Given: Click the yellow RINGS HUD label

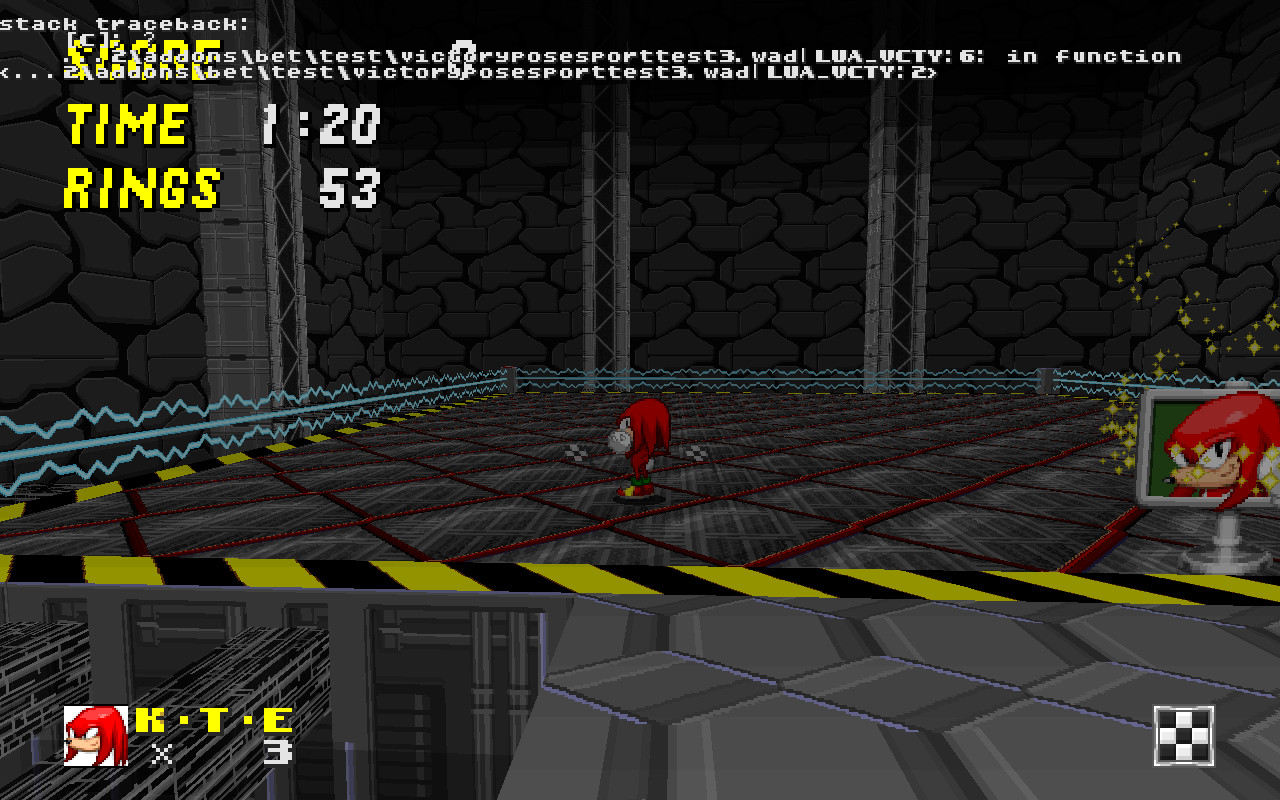Looking at the screenshot, I should (140, 188).
